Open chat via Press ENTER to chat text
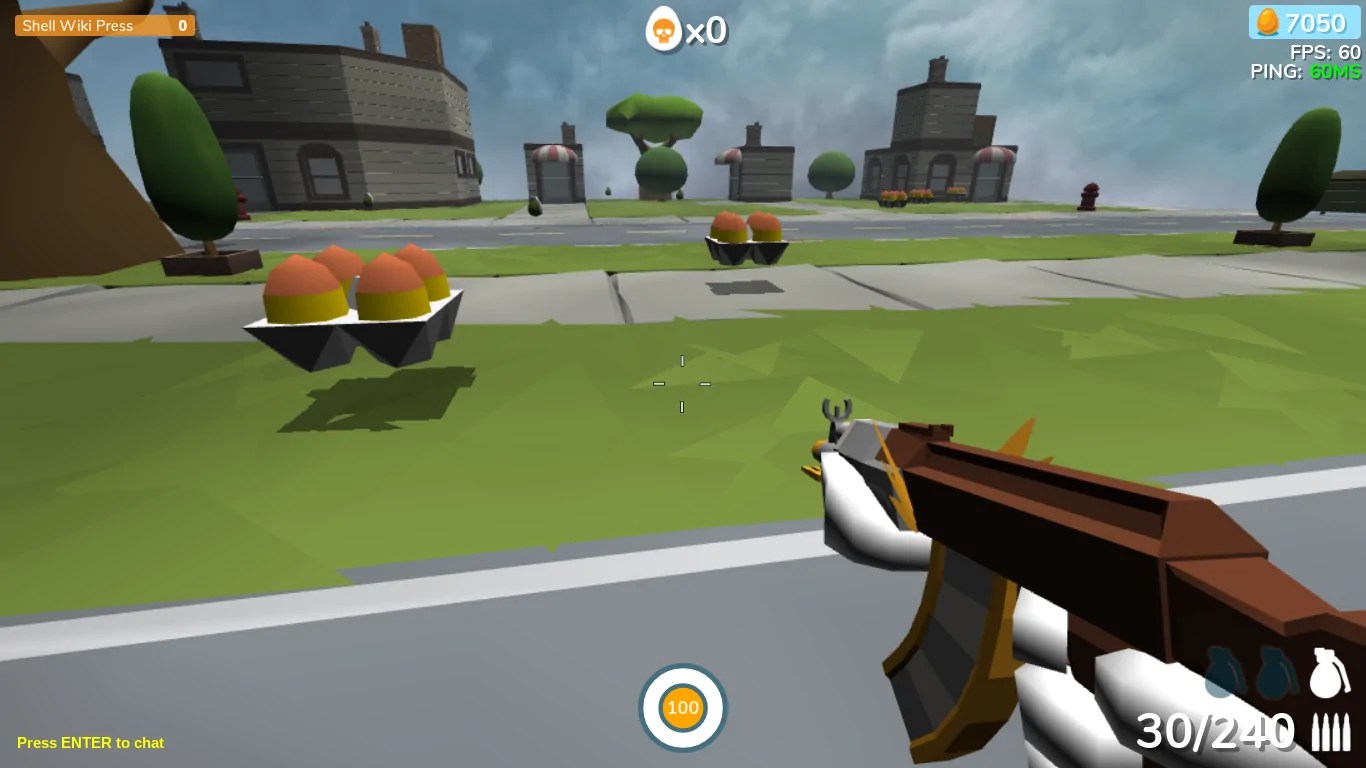Viewport: 1366px width, 768px height. coord(90,743)
